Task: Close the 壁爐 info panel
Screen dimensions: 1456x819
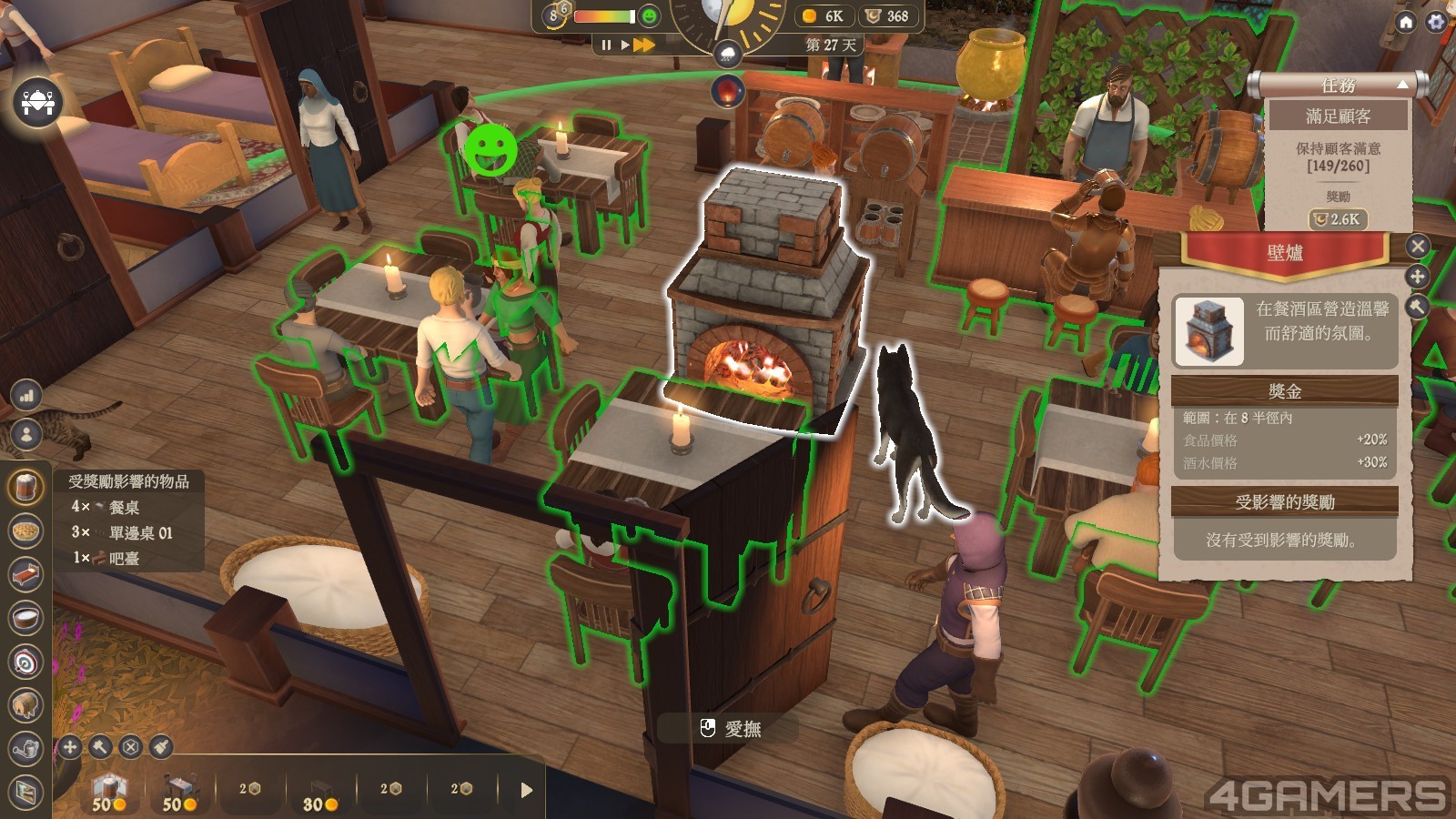Action: (x=1418, y=246)
